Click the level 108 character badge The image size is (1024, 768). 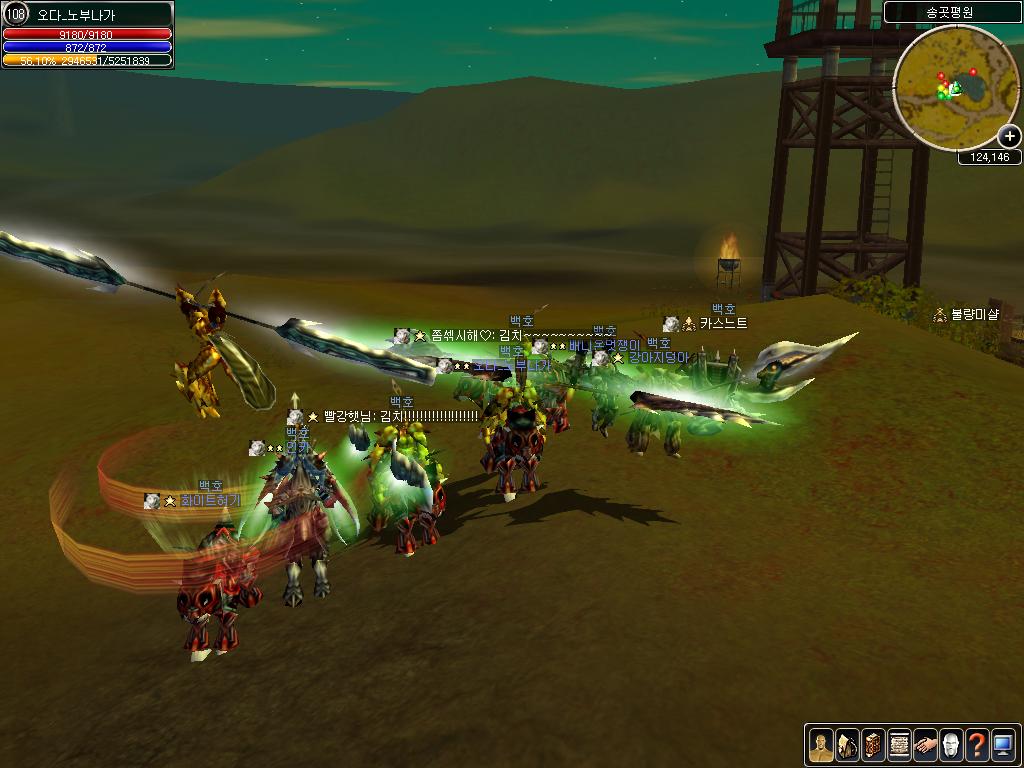click(x=15, y=14)
